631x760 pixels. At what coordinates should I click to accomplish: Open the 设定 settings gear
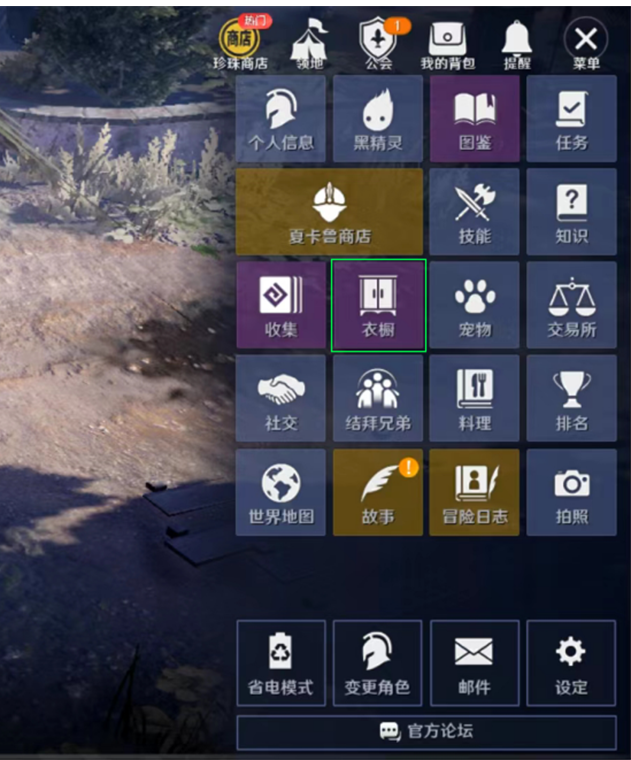click(x=572, y=663)
